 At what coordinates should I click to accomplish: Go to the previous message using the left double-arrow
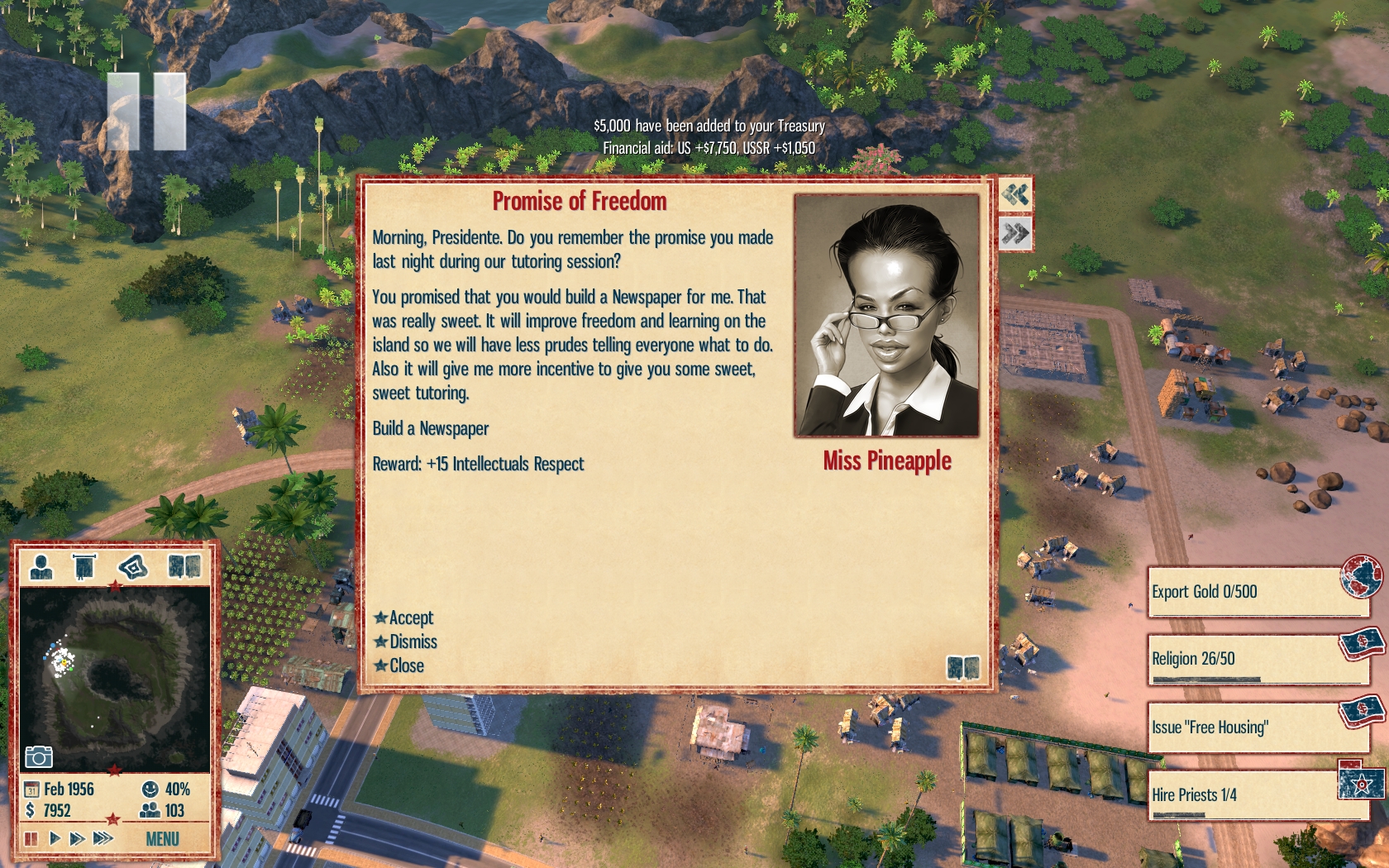coord(1015,194)
